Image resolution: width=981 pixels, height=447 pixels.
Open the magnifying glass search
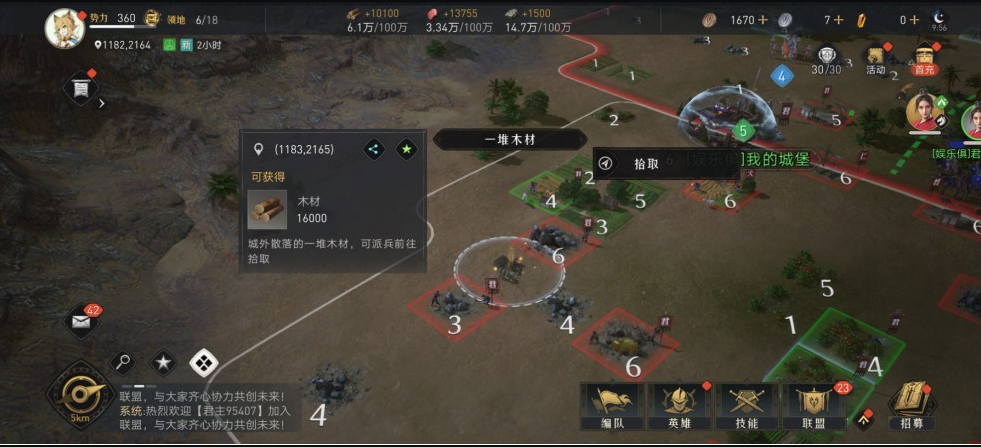click(x=126, y=362)
